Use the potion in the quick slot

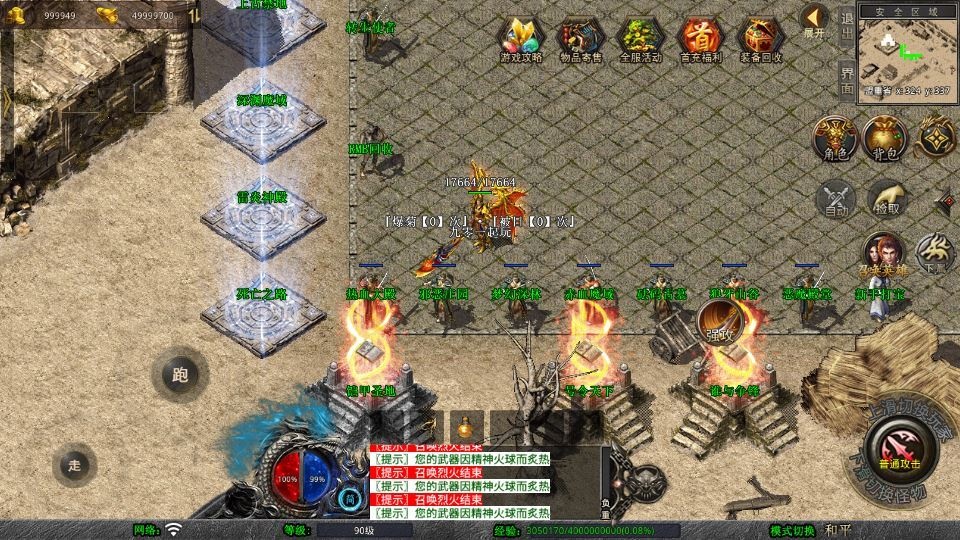coord(466,425)
